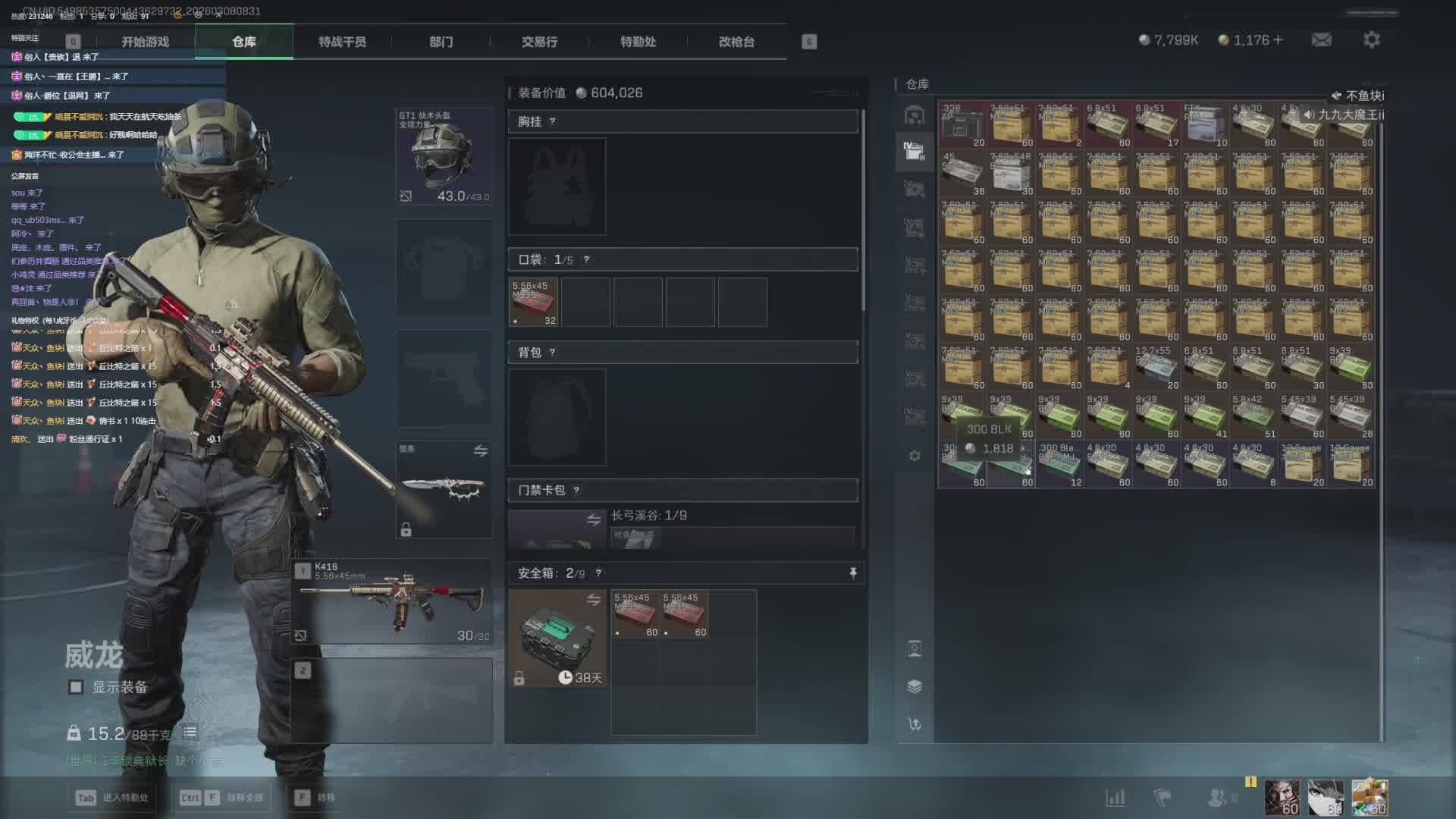Open the 特战干员 tab
This screenshot has width=1456, height=819.
(x=342, y=42)
